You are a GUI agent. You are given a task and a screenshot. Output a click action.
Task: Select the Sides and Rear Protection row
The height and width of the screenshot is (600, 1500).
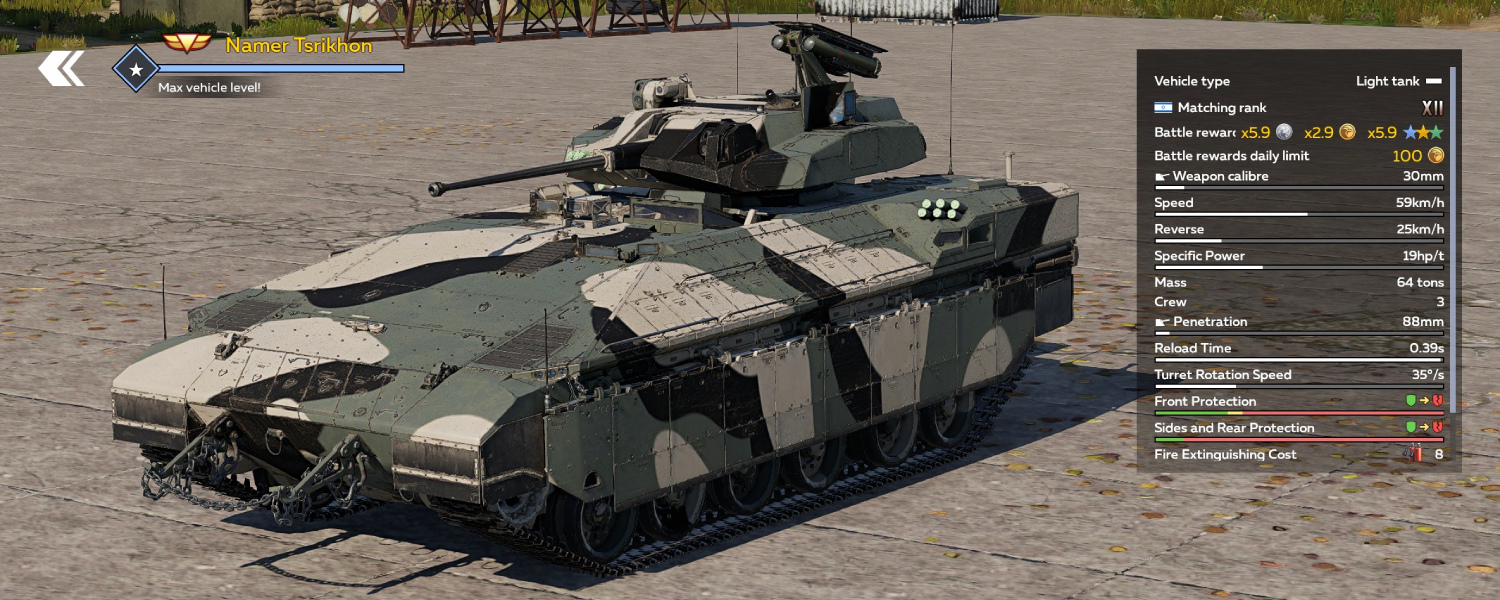[x=1298, y=428]
